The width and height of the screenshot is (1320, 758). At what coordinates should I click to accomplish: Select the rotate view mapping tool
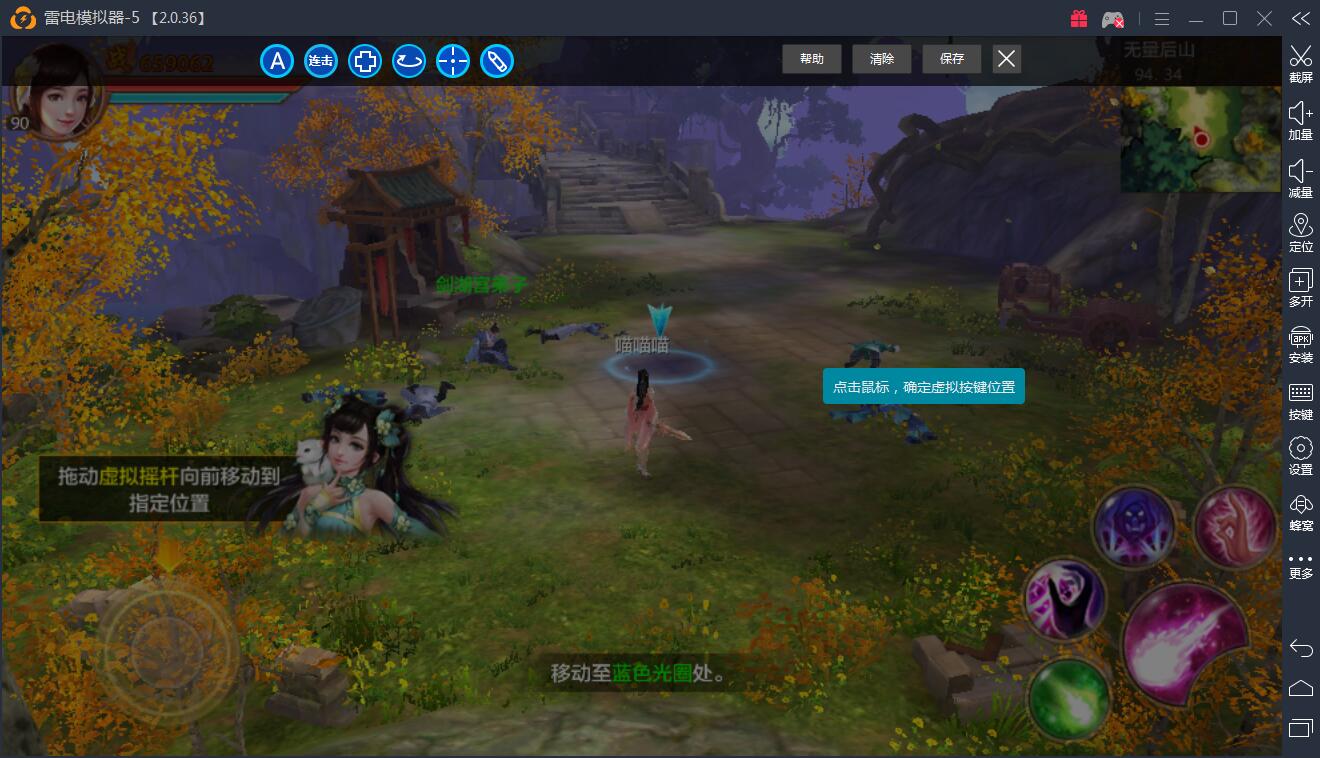(409, 61)
